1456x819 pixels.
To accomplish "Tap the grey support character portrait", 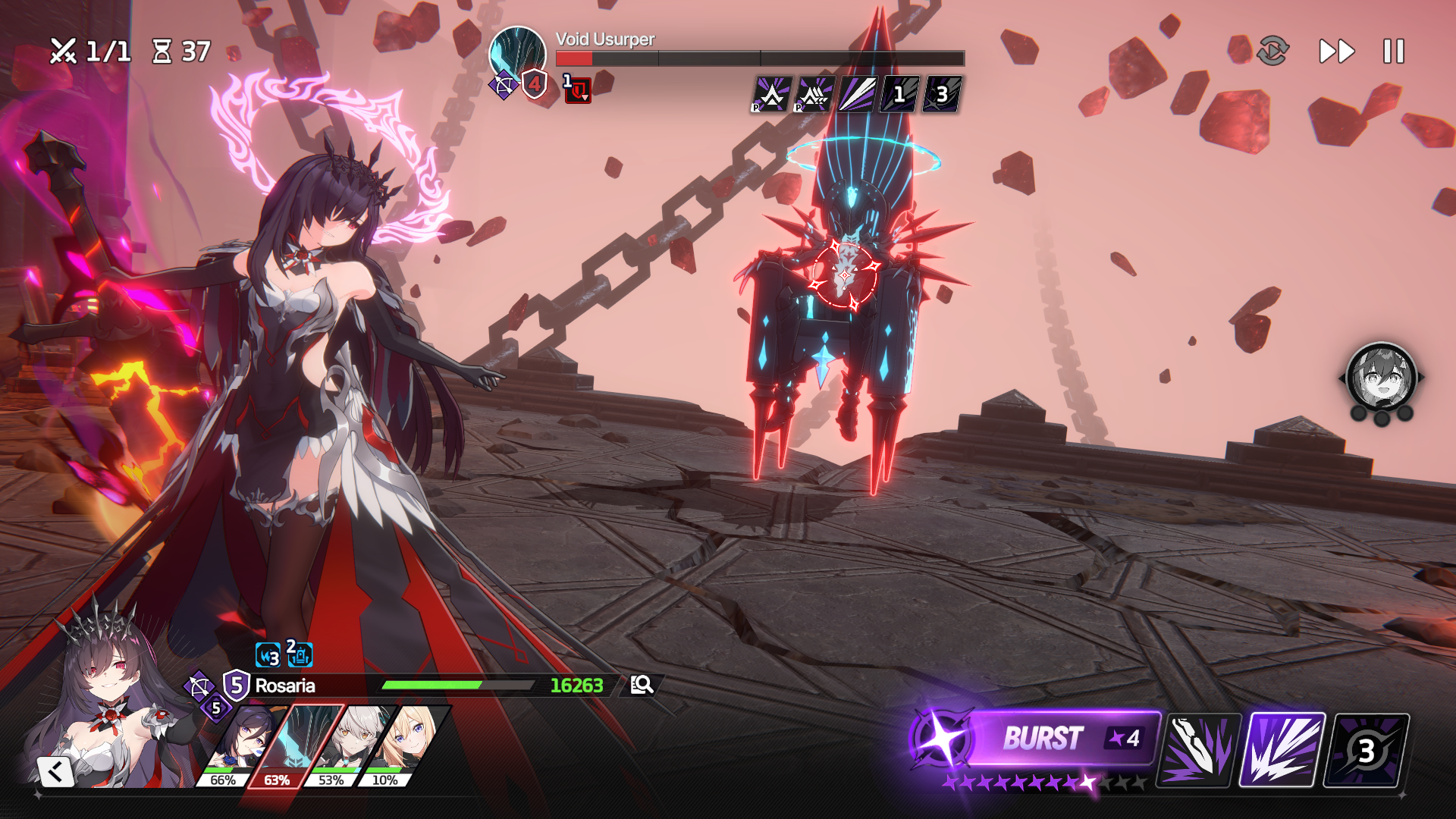I will click(1381, 378).
